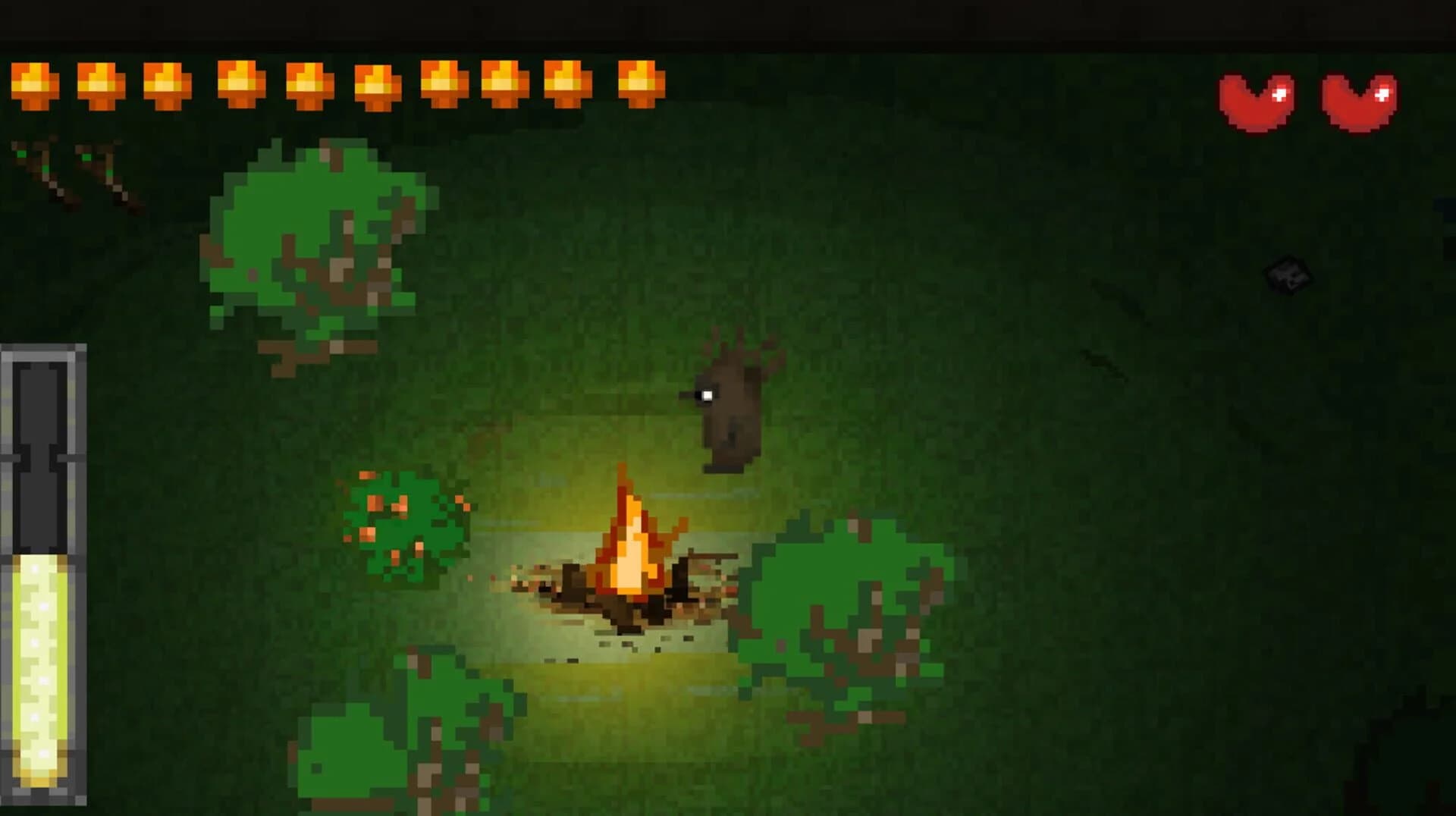
Task: Select the gray rock near the top-right corner
Action: [x=1289, y=273]
